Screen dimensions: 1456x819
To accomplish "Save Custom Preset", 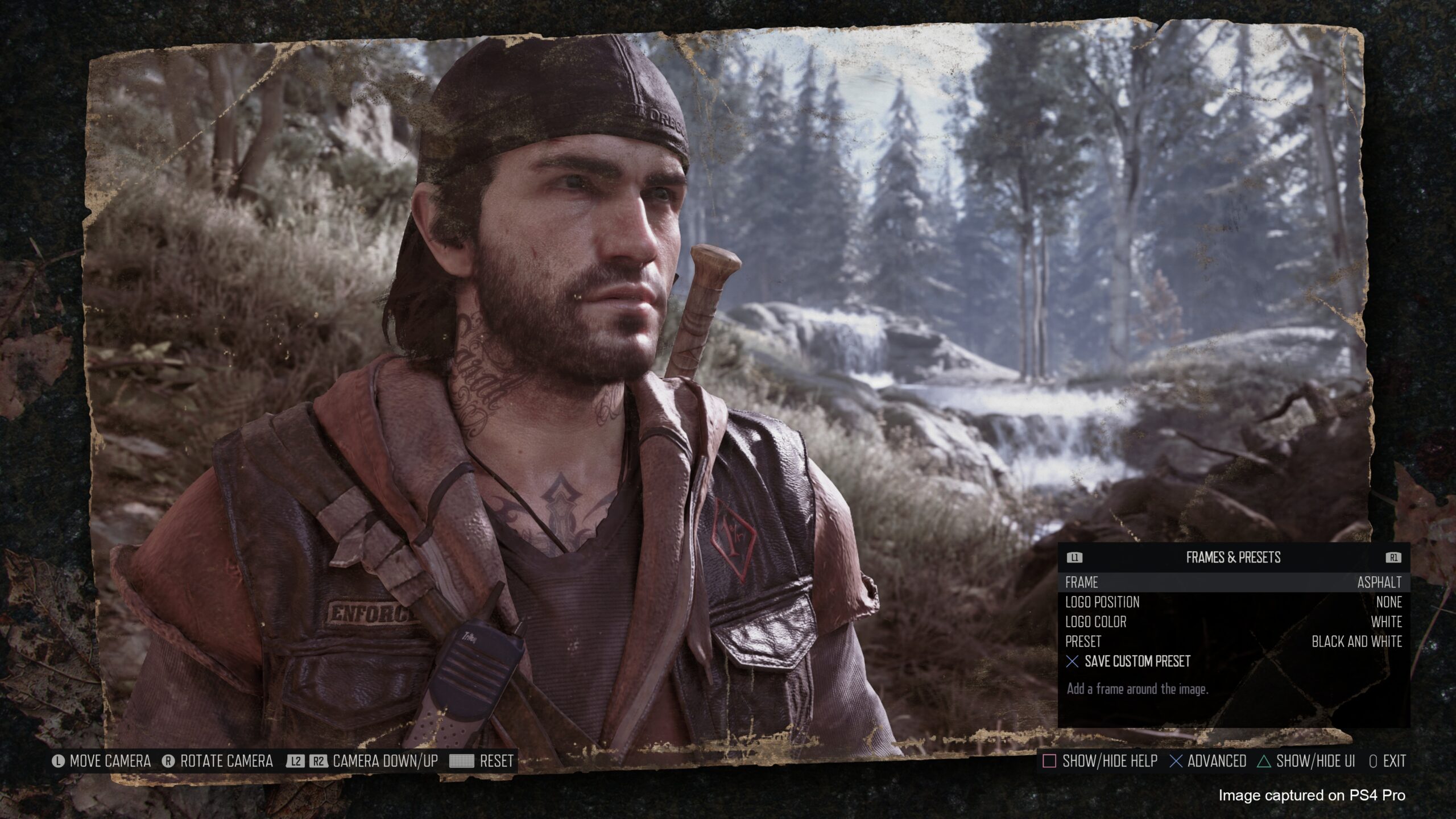I will pos(1136,661).
